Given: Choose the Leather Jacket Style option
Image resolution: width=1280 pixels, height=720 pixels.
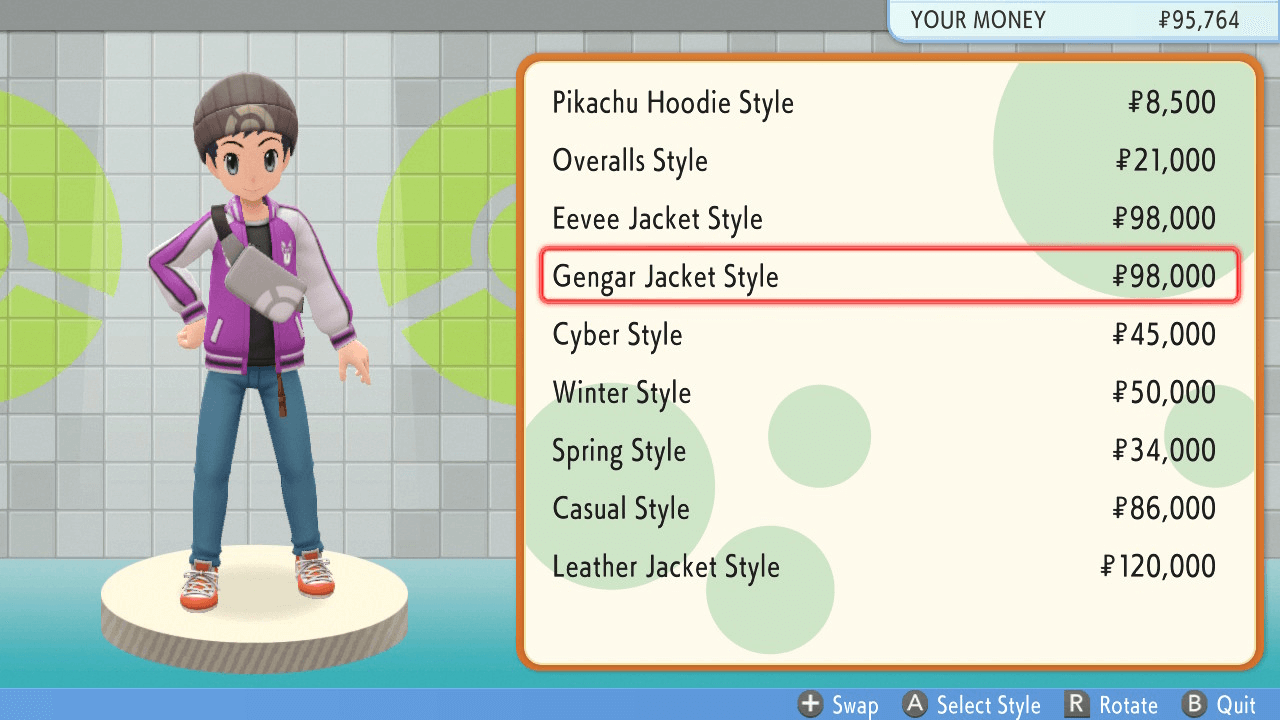Looking at the screenshot, I should pyautogui.click(x=665, y=567).
